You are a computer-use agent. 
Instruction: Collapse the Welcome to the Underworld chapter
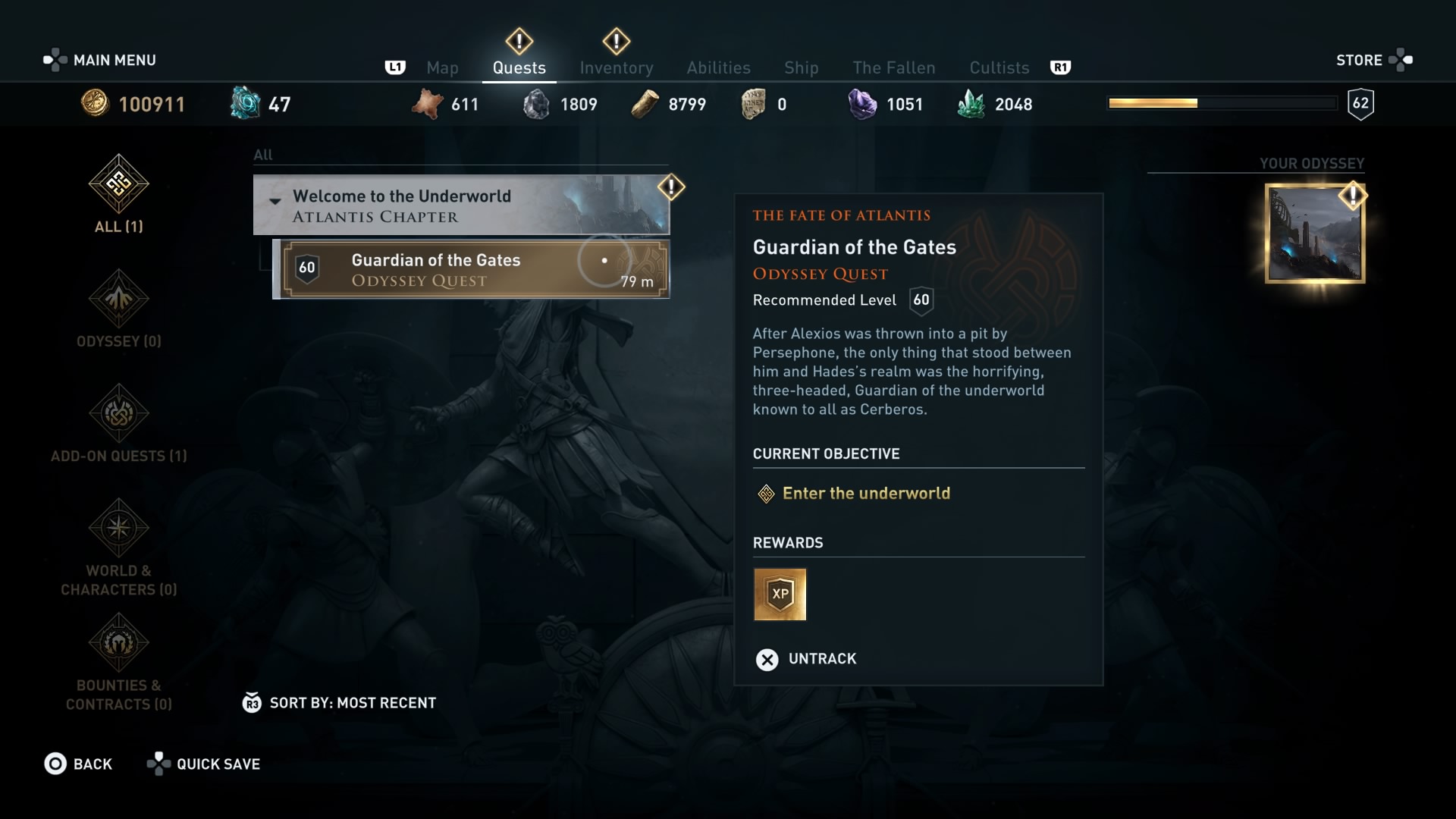click(275, 200)
